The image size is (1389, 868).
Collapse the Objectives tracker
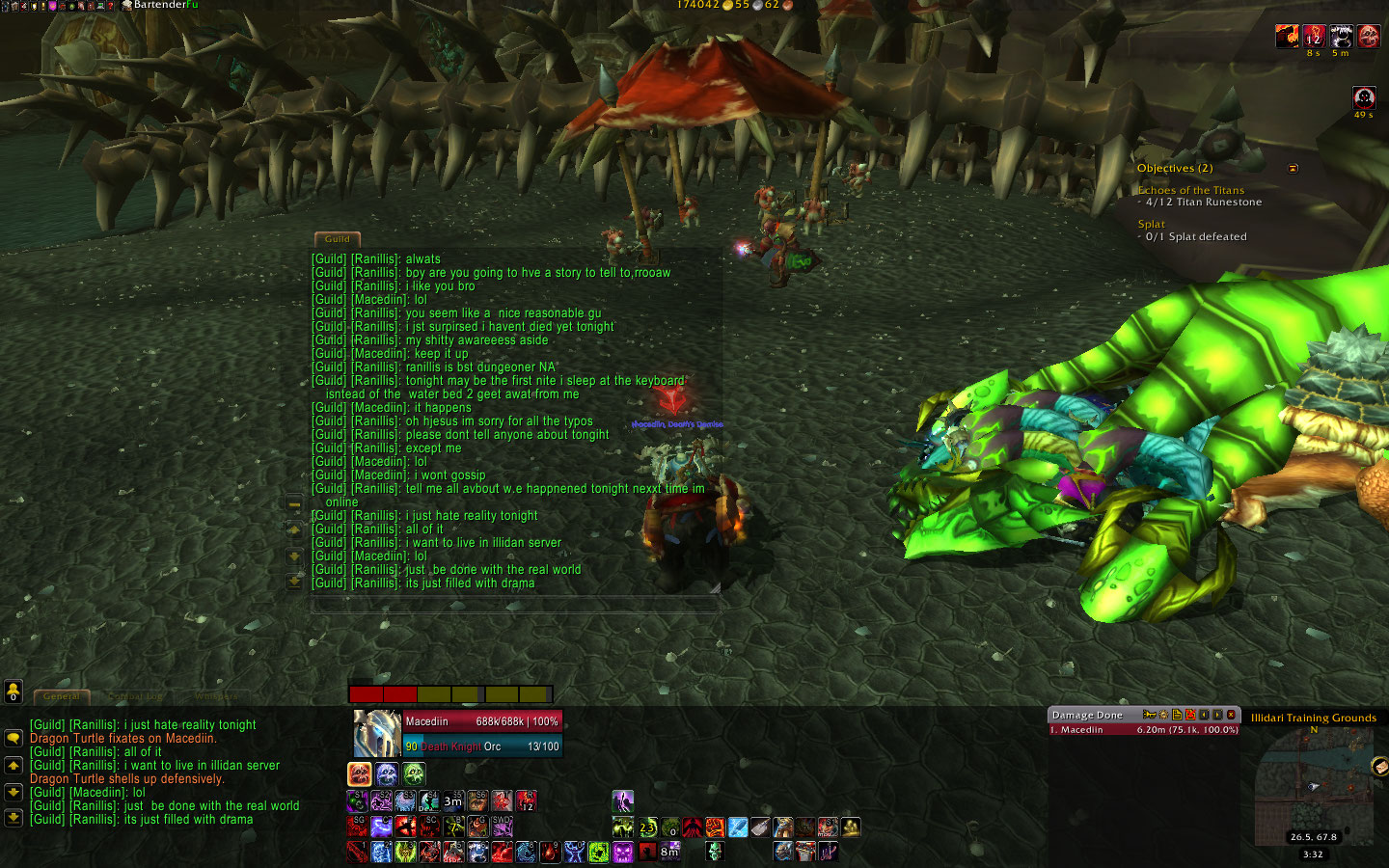1294,169
